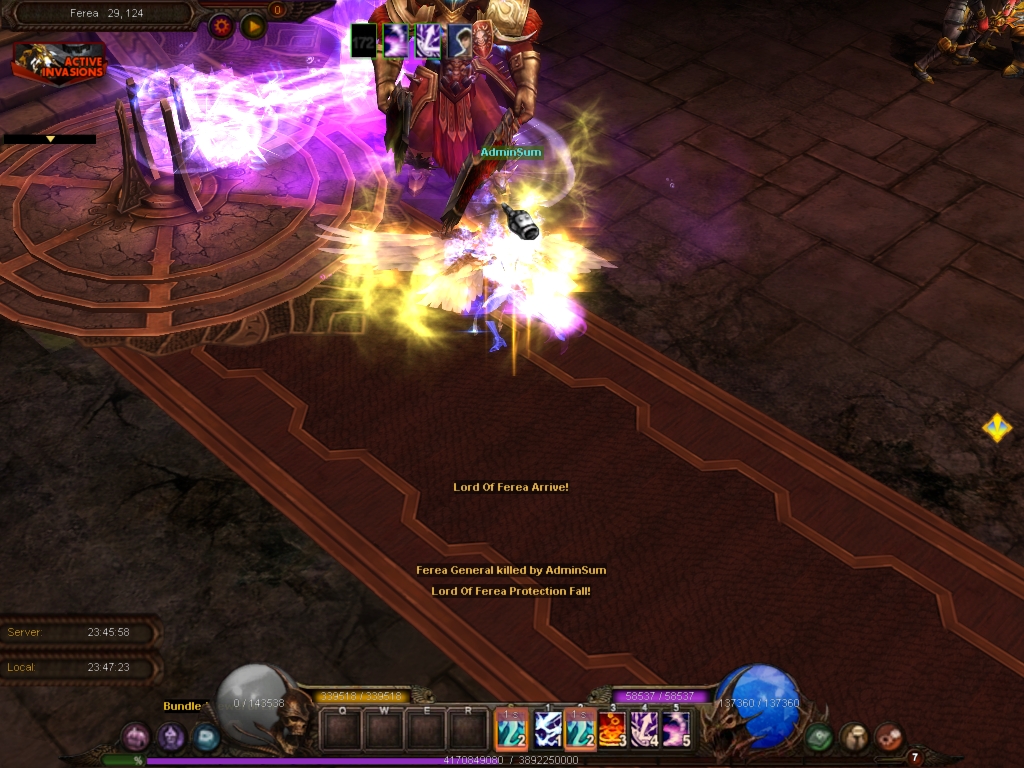Open the tan bag round button
Image resolution: width=1024 pixels, height=768 pixels.
tap(854, 738)
